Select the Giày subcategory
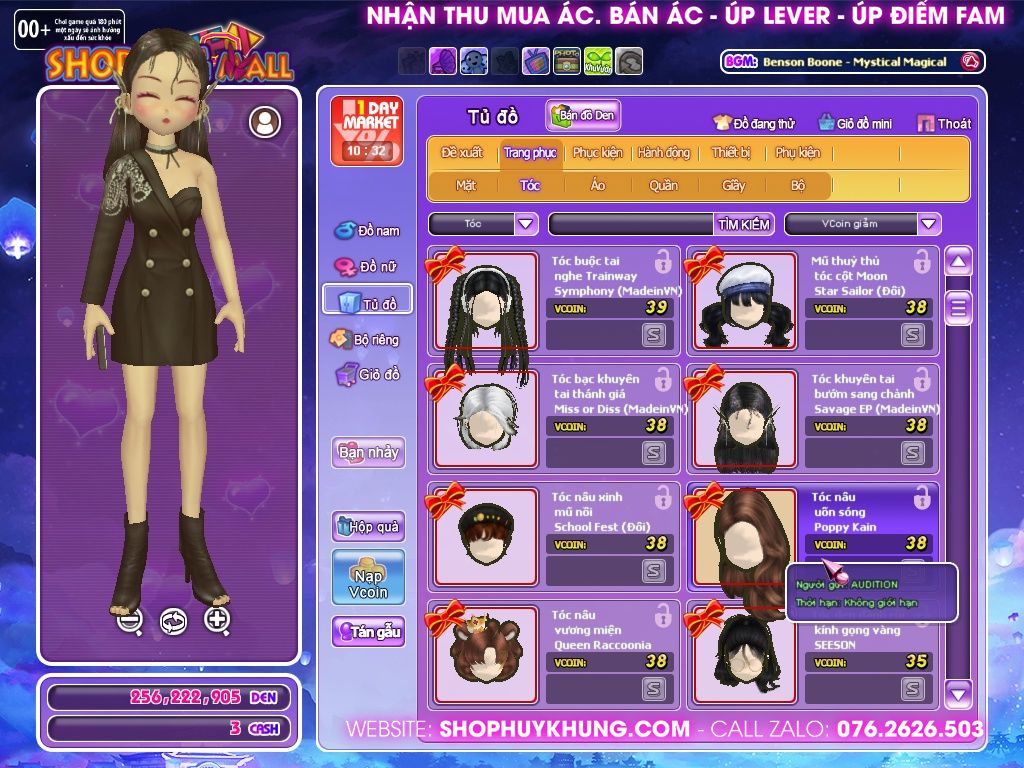This screenshot has height=768, width=1024. 734,185
